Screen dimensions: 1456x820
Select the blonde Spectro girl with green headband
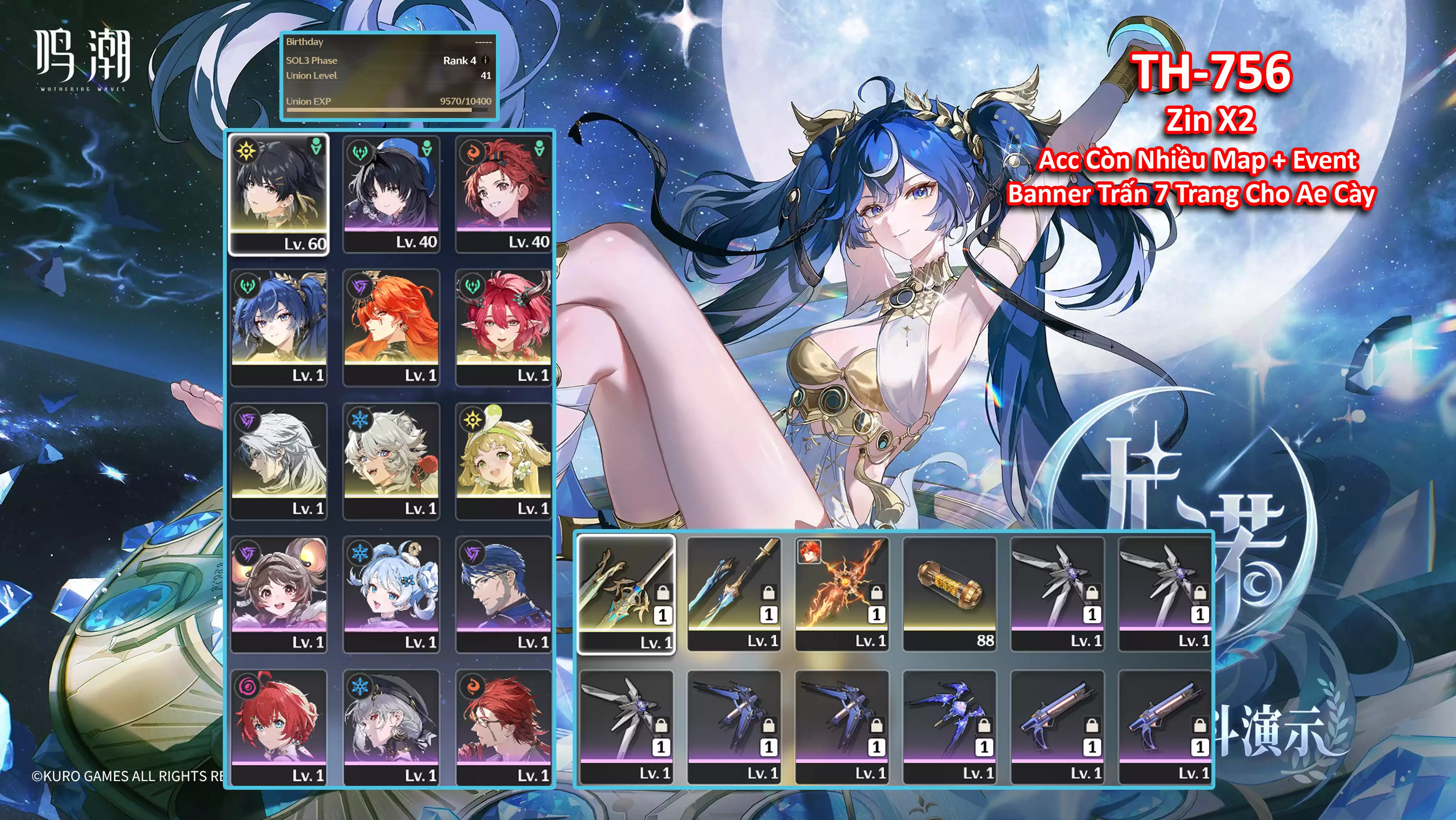click(x=504, y=460)
